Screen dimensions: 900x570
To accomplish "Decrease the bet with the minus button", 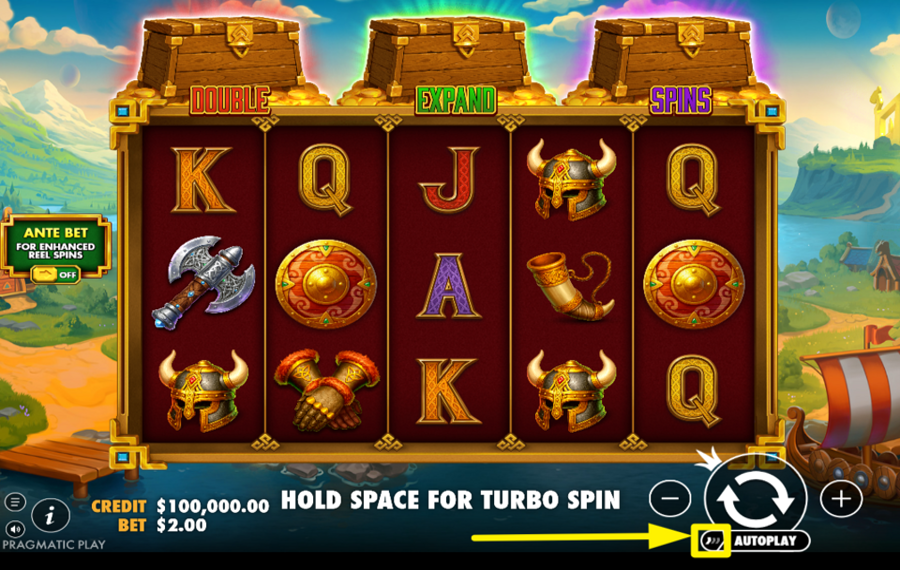I will [675, 497].
